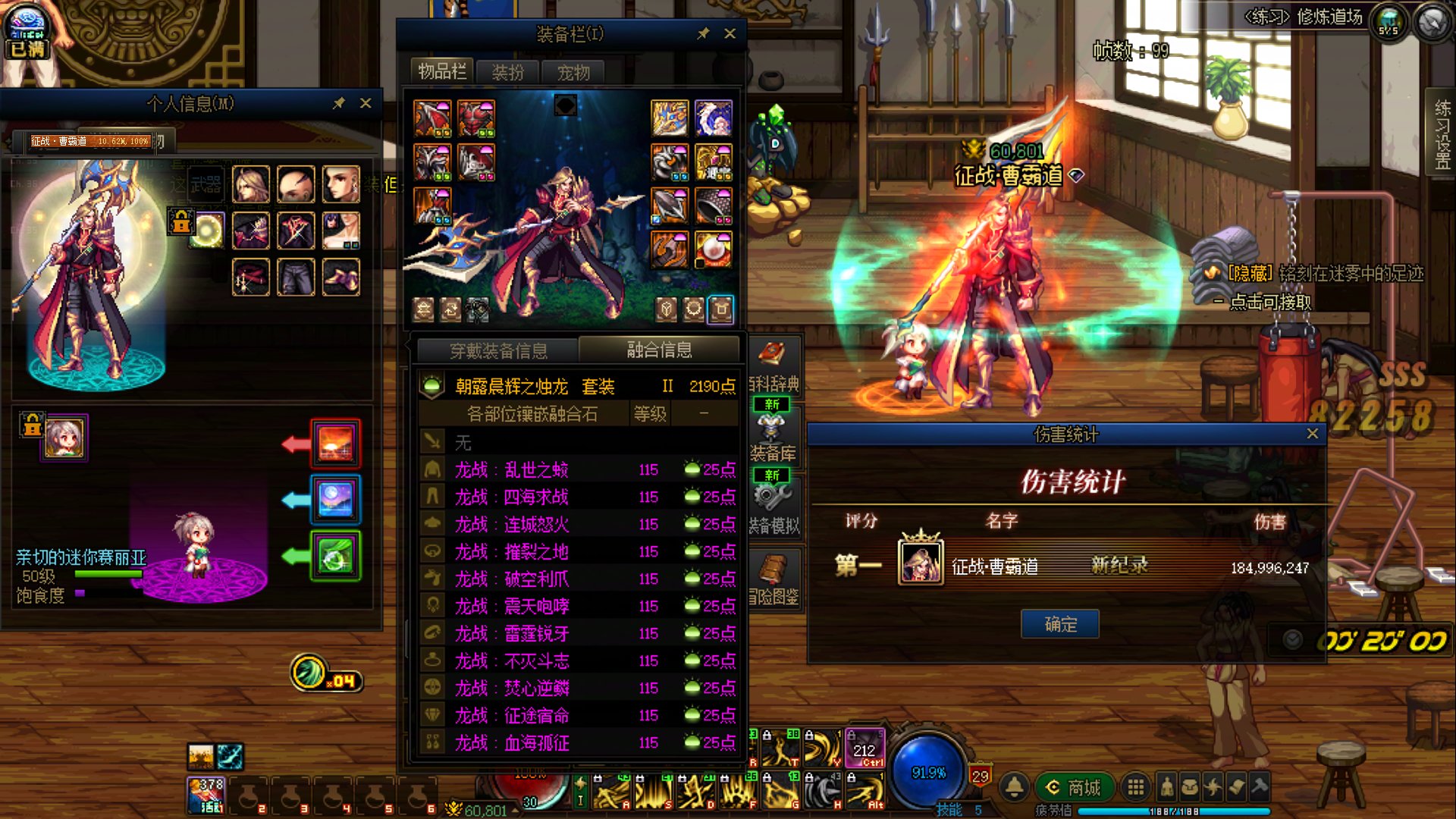Select the character icon in the taskbar

1167,787
